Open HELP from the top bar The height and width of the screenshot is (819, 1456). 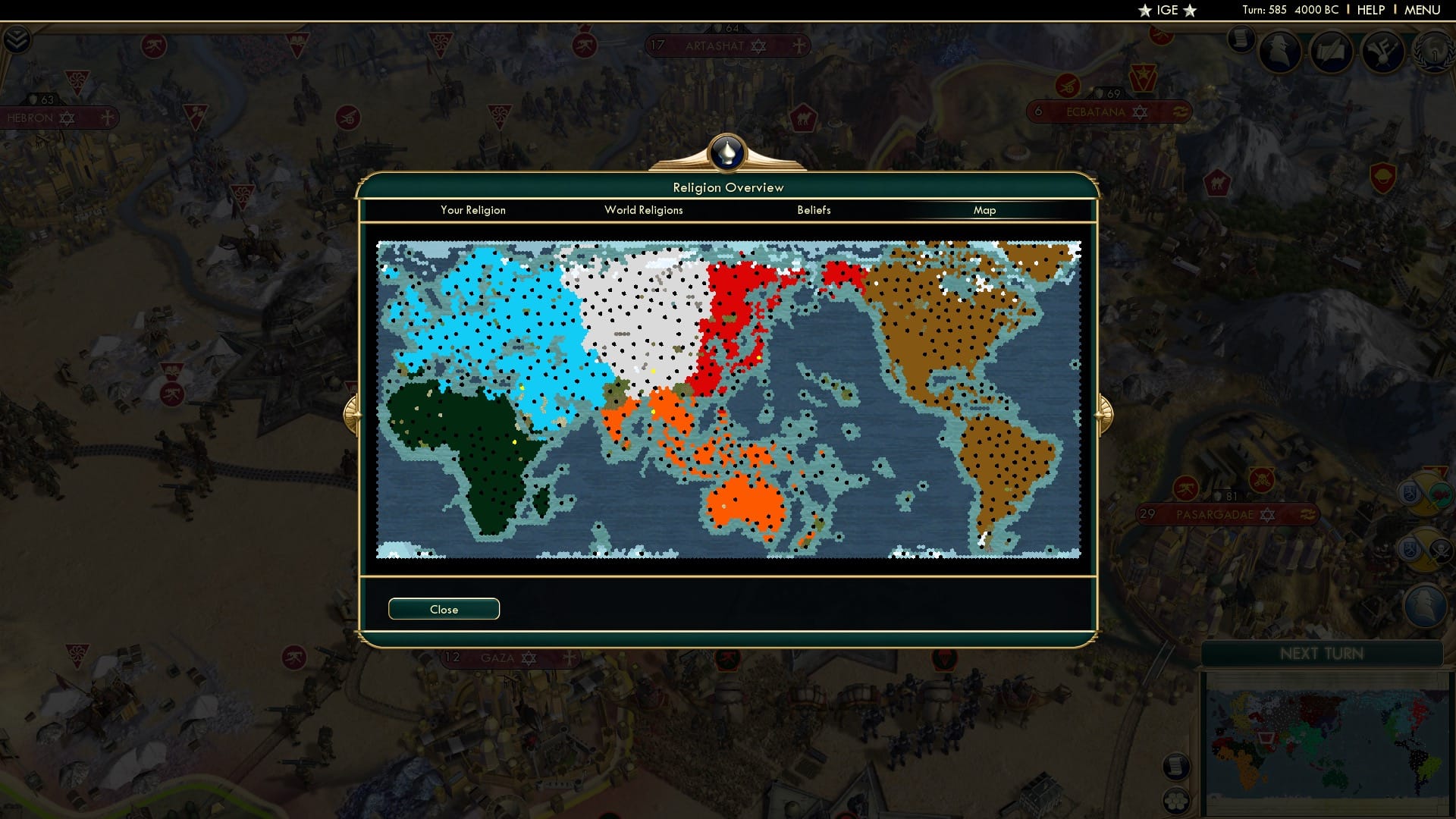(x=1370, y=10)
